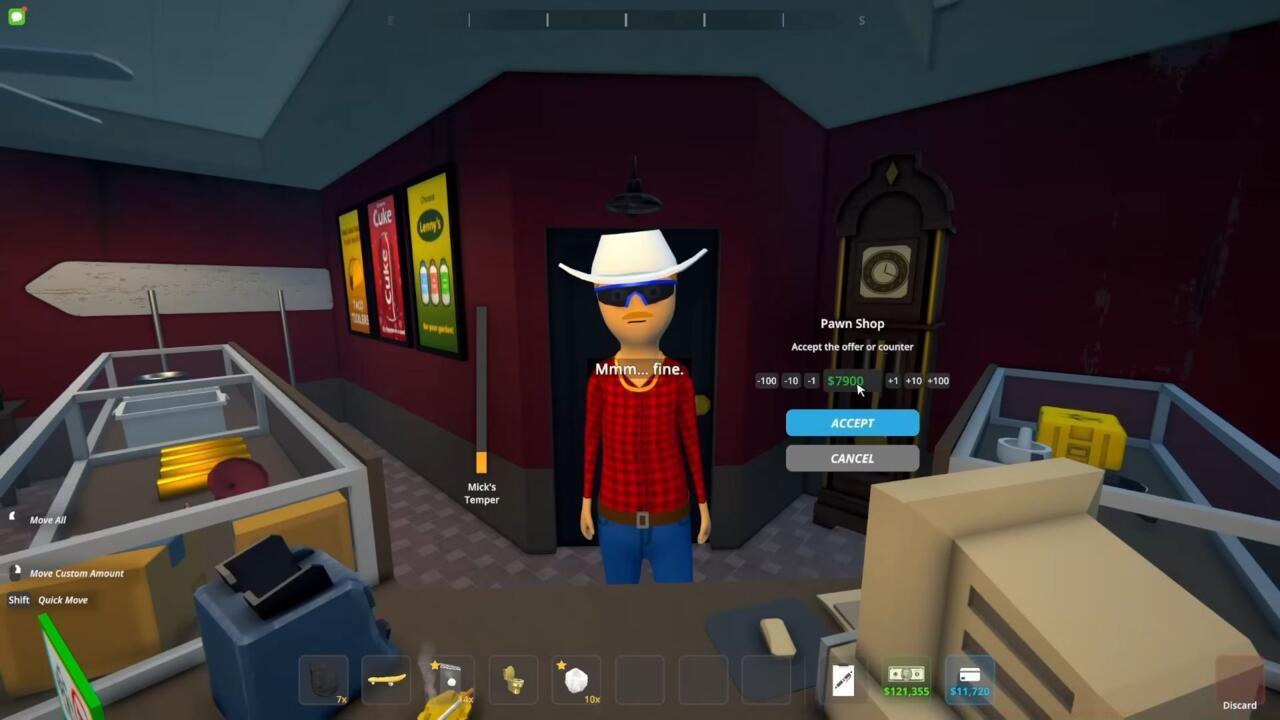The image size is (1280, 720).
Task: Click the Discard slot in the bottom-right corner
Action: 1240,679
